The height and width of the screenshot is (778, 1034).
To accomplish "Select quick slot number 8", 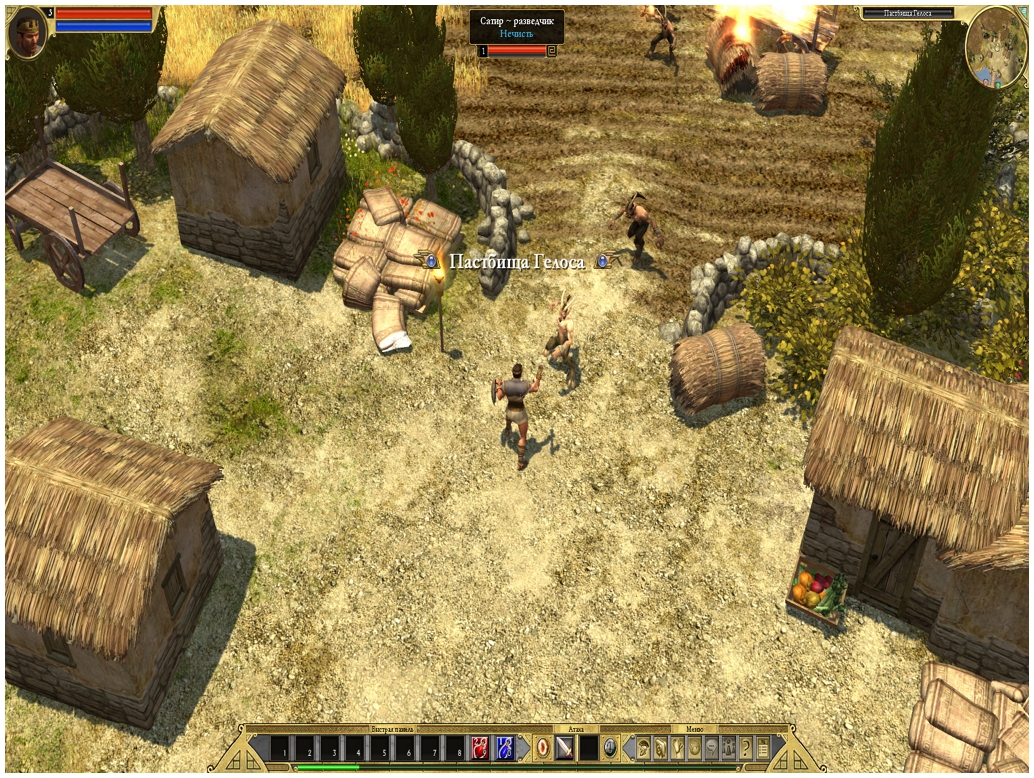I will pos(455,748).
